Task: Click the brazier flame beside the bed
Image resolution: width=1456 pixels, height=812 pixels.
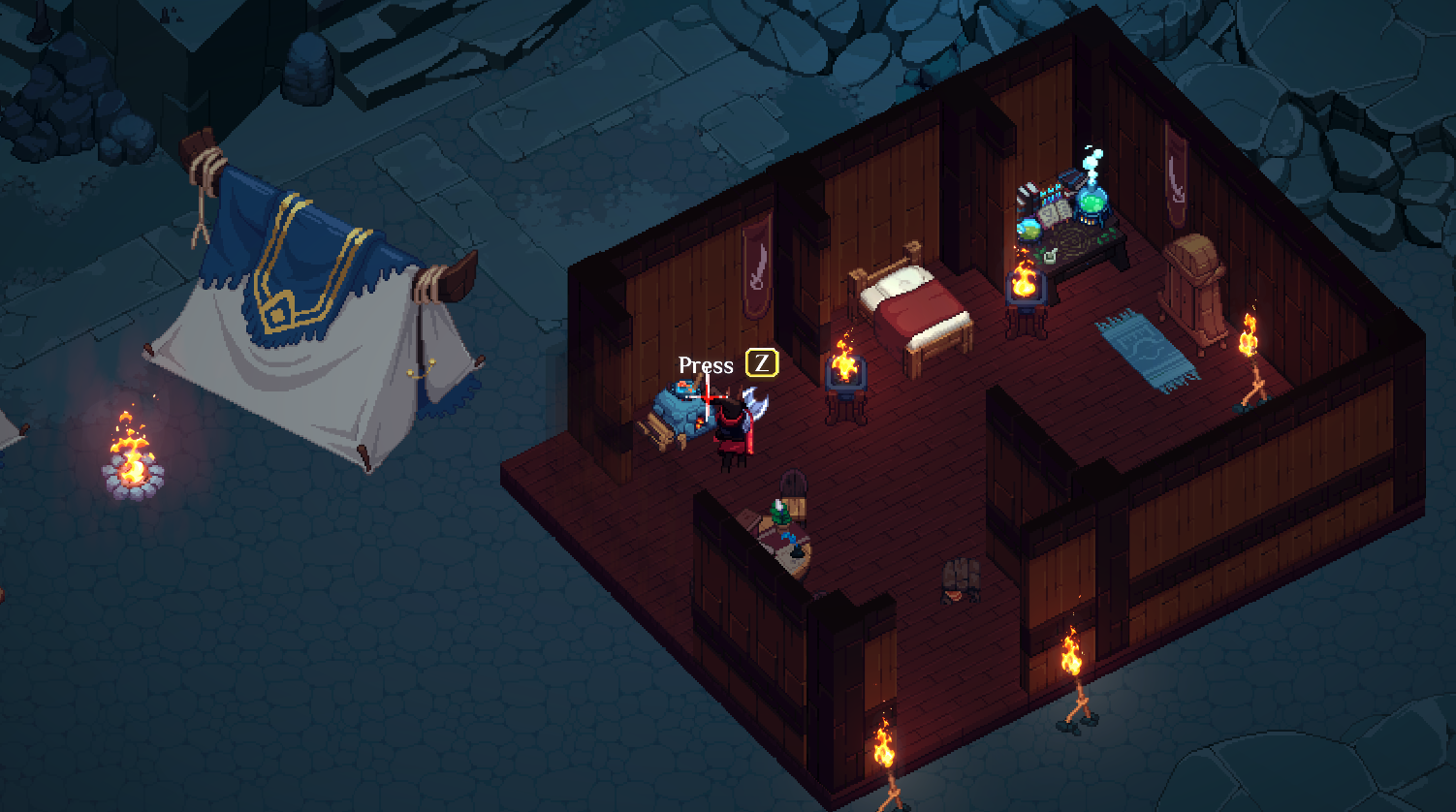Action: click(845, 373)
